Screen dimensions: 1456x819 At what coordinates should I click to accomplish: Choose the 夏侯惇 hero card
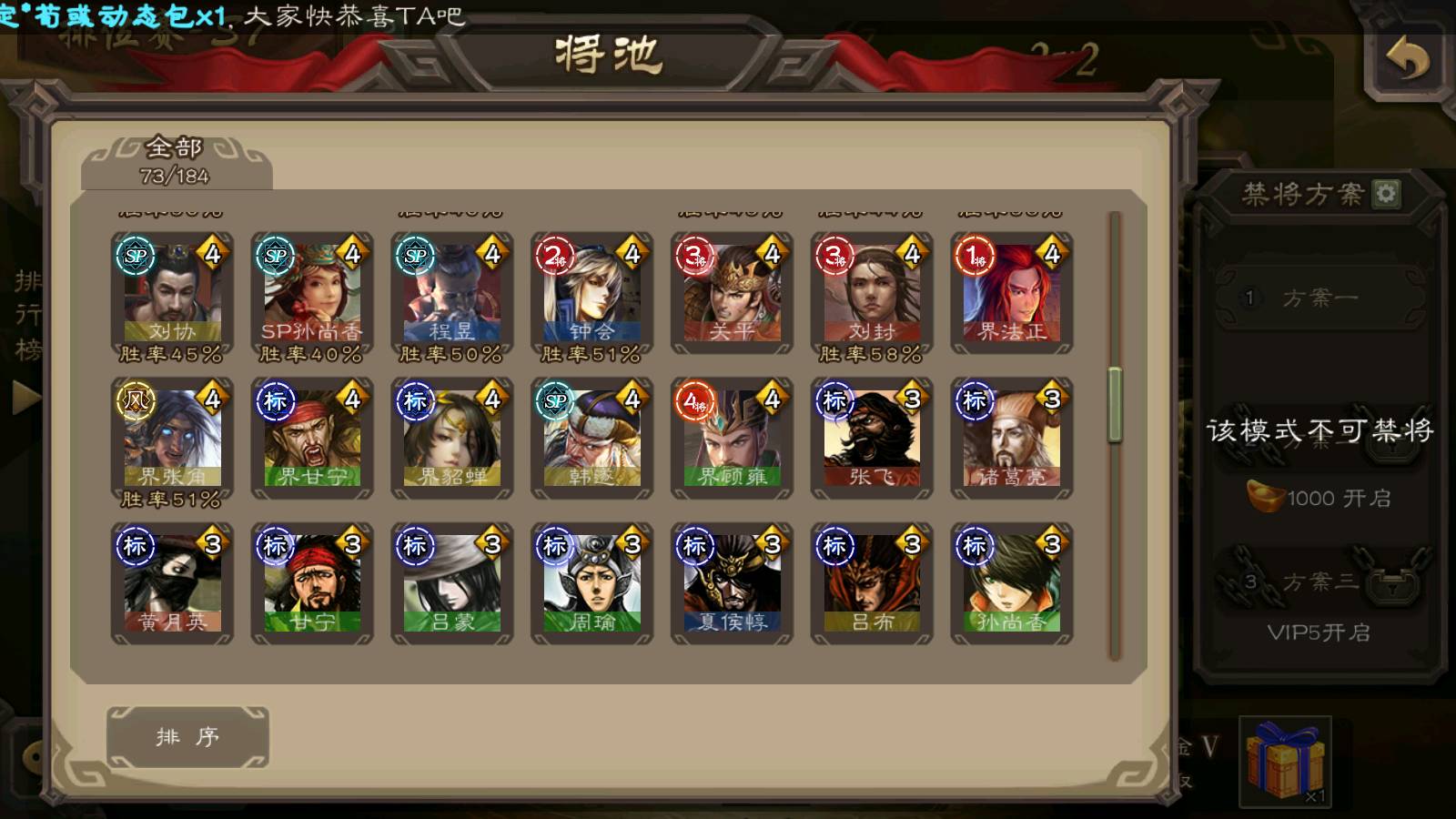[x=733, y=583]
